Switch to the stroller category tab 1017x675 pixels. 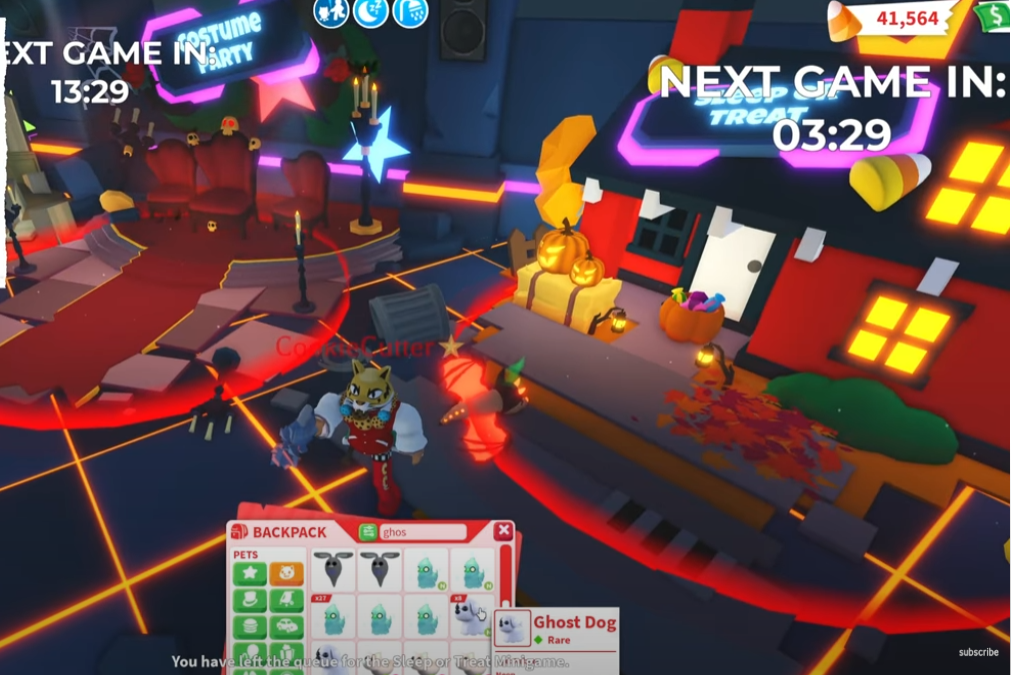tap(286, 601)
